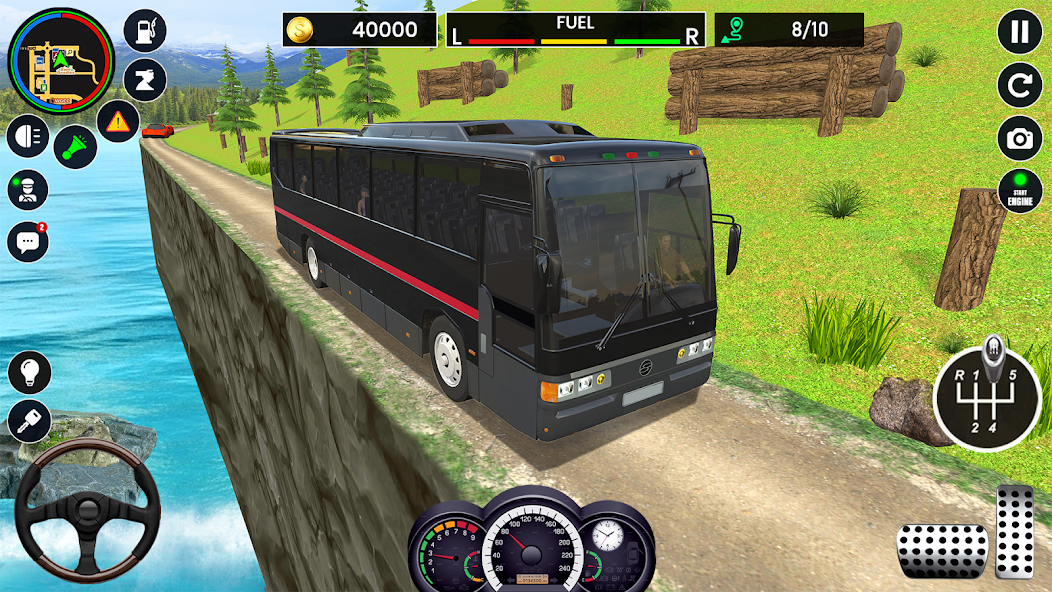Image resolution: width=1052 pixels, height=592 pixels.
Task: Tap the driver icon button
Action: pyautogui.click(x=28, y=189)
